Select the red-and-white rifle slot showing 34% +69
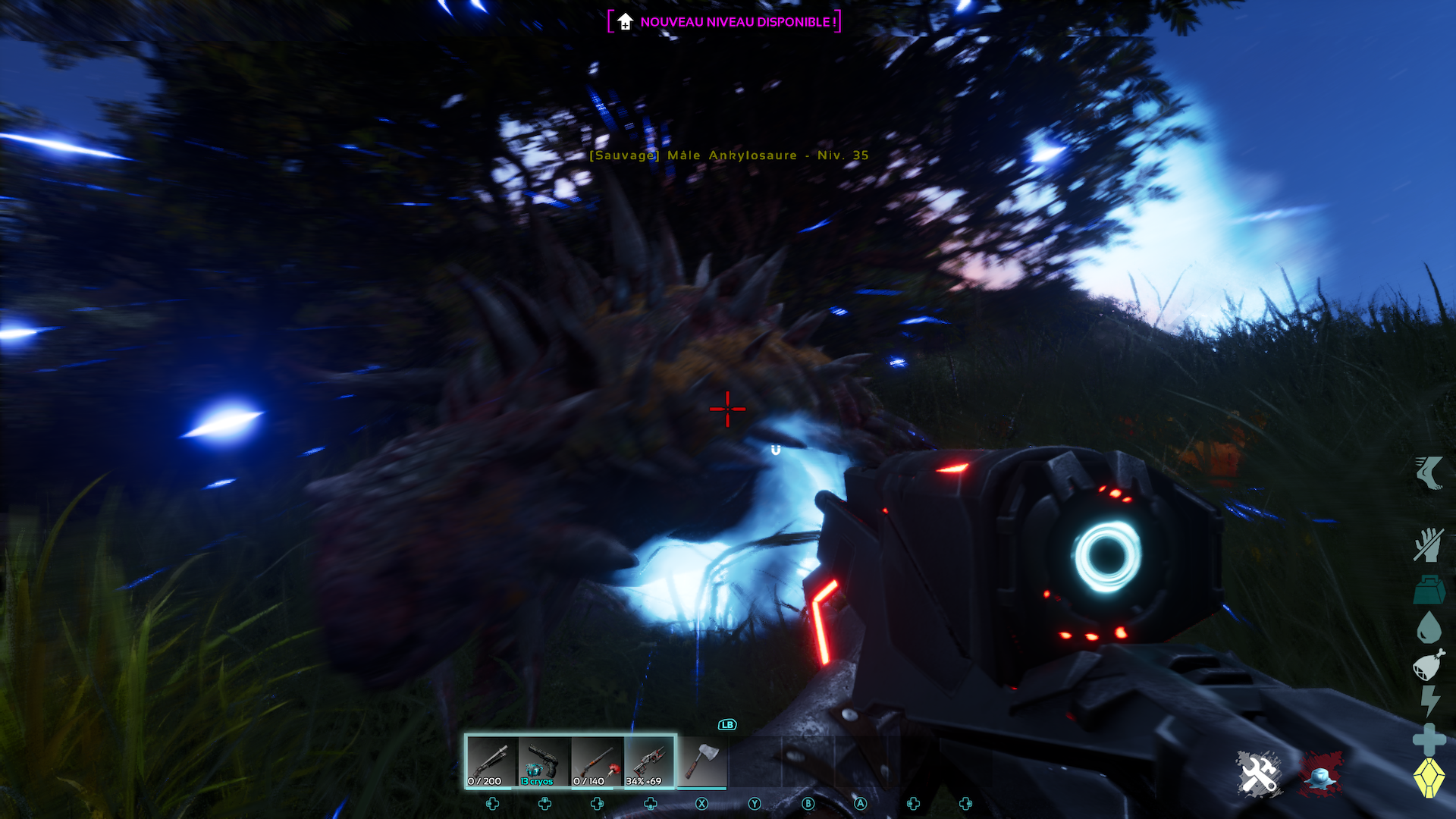The height and width of the screenshot is (819, 1456). 650,761
